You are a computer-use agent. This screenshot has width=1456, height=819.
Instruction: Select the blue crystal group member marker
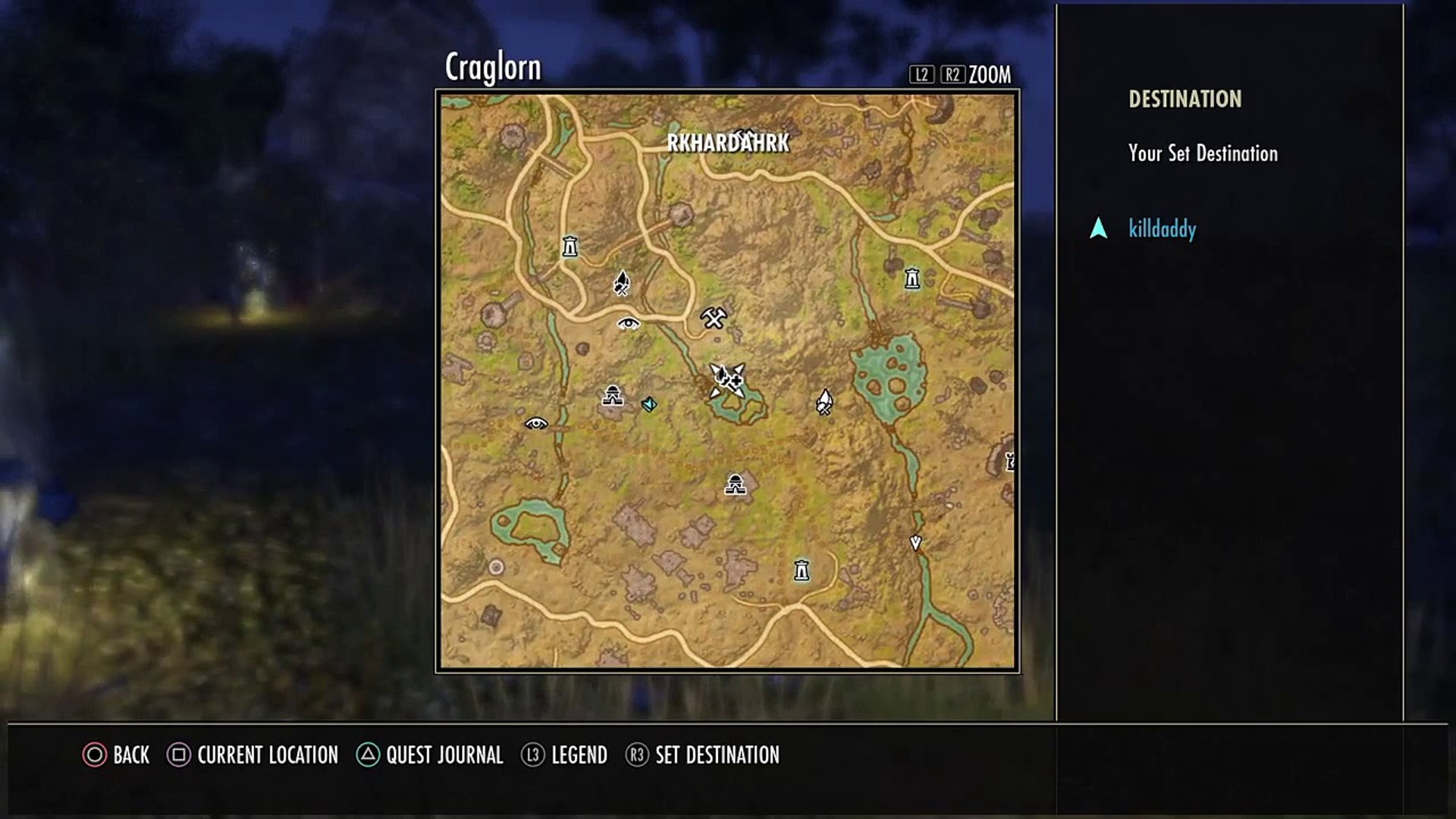[649, 404]
